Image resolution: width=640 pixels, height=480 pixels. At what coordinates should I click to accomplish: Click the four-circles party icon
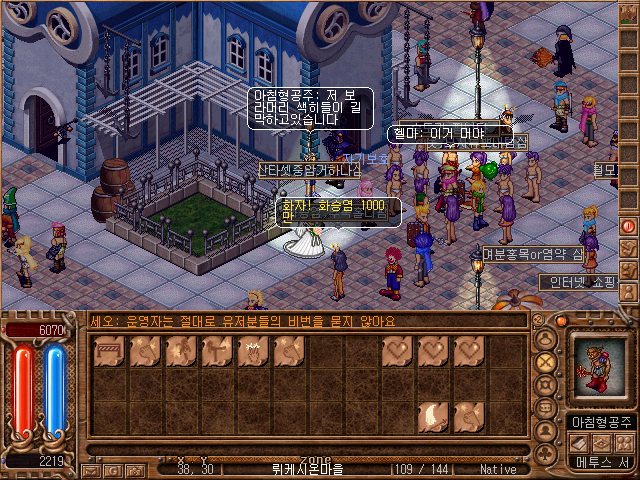click(623, 442)
